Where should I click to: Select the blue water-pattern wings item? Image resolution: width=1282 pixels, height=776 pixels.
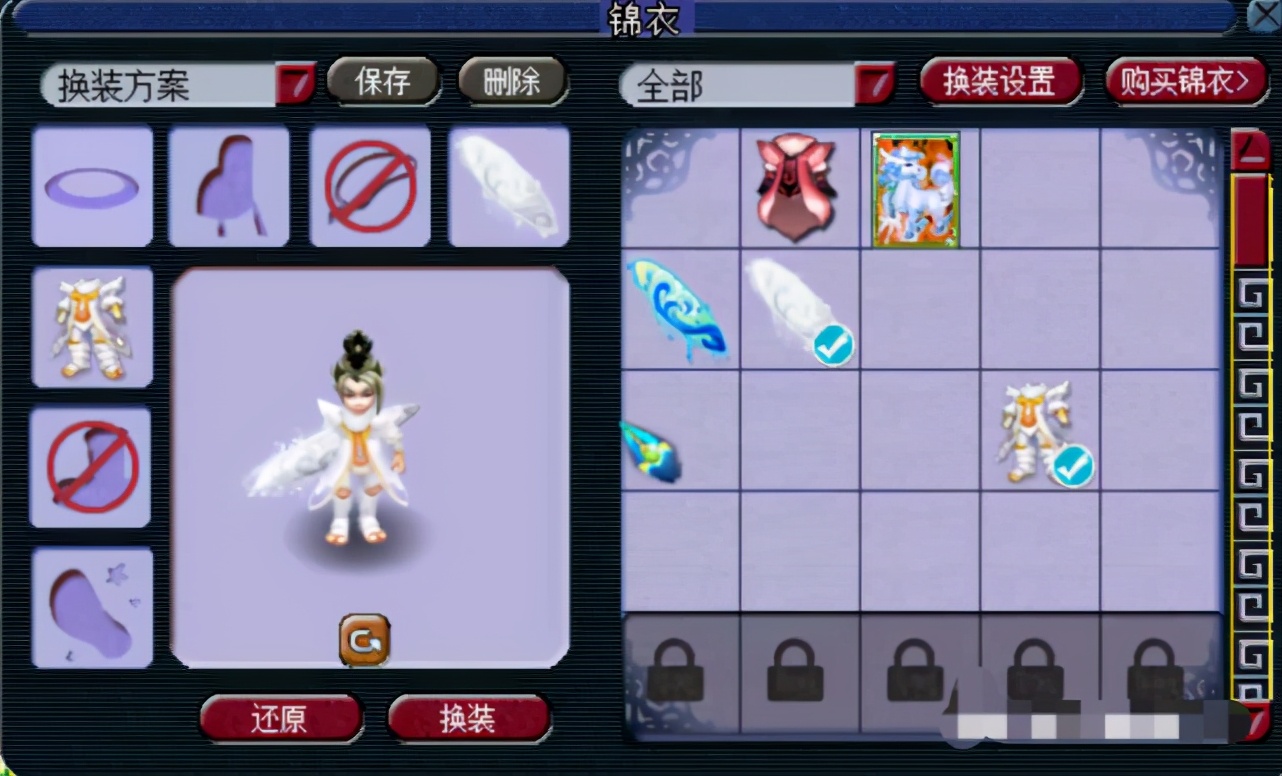(x=679, y=310)
